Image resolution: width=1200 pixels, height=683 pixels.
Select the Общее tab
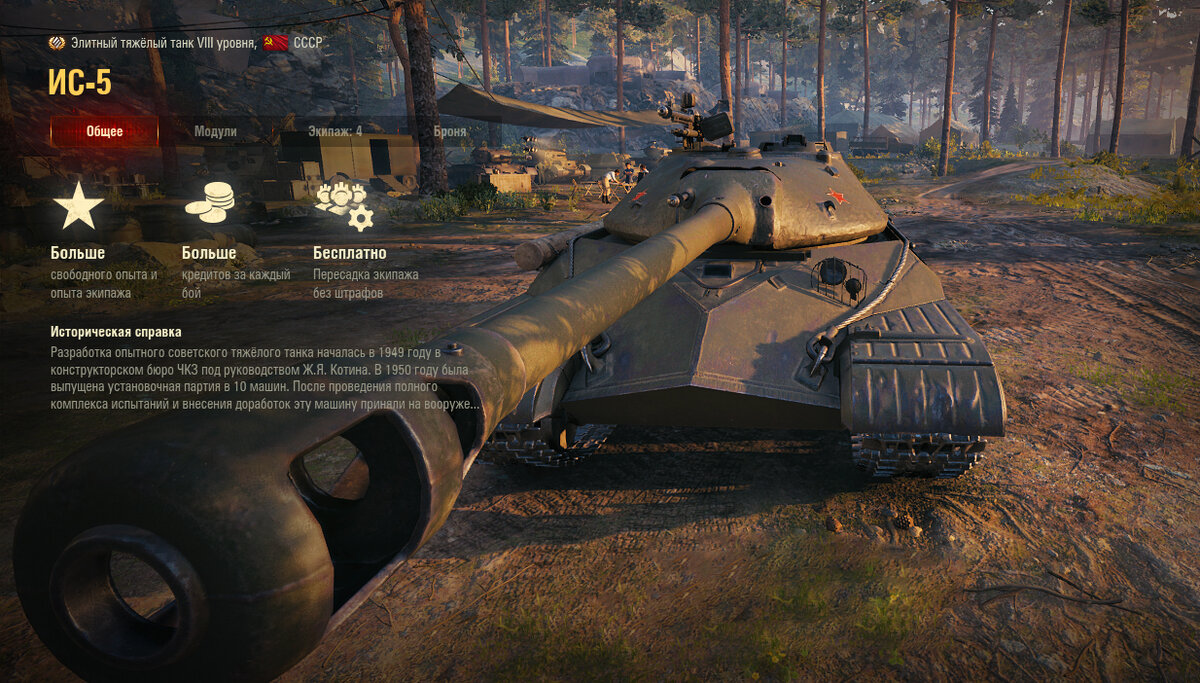[x=104, y=131]
